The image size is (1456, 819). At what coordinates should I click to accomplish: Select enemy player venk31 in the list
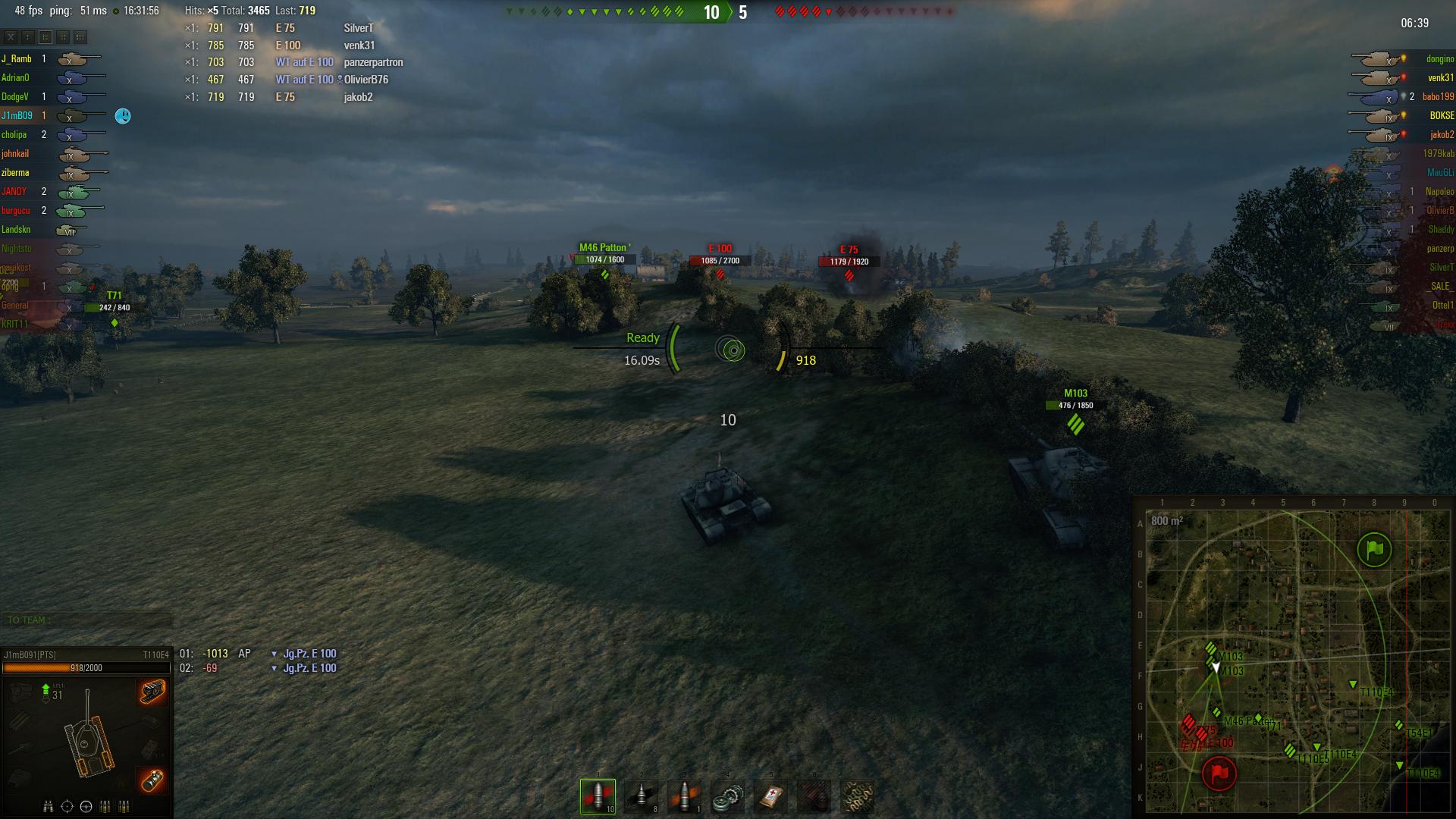(1440, 78)
